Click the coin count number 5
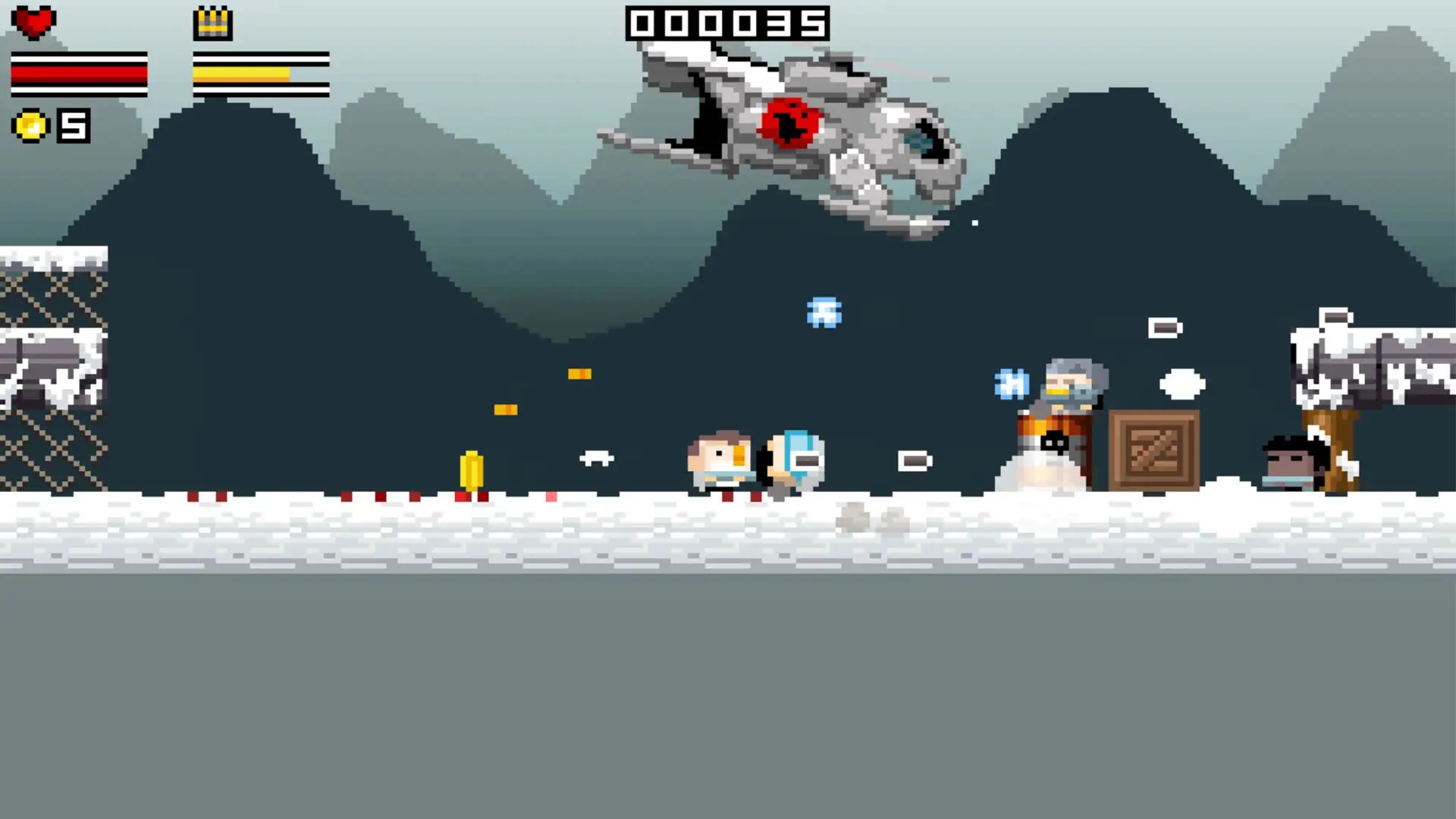The image size is (1456, 819). (x=72, y=124)
